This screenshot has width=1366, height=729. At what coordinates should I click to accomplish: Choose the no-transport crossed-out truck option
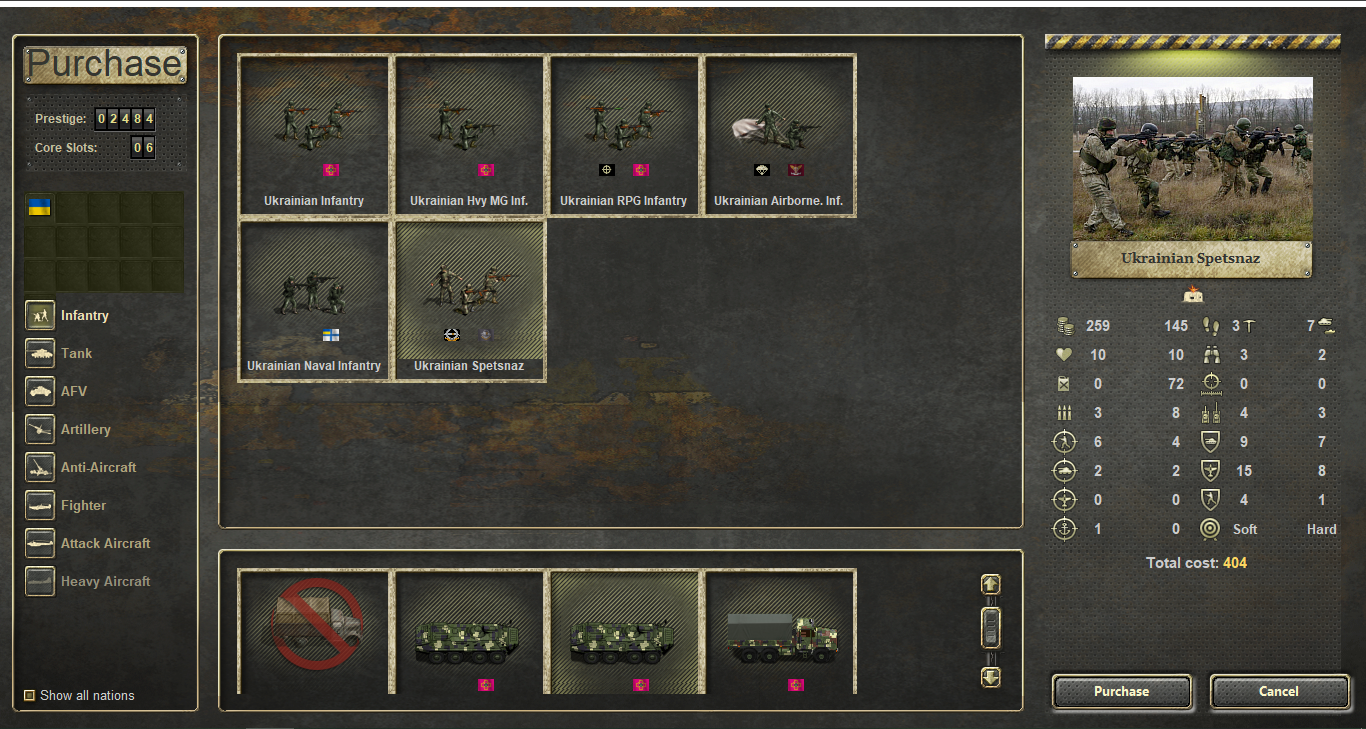pos(314,632)
